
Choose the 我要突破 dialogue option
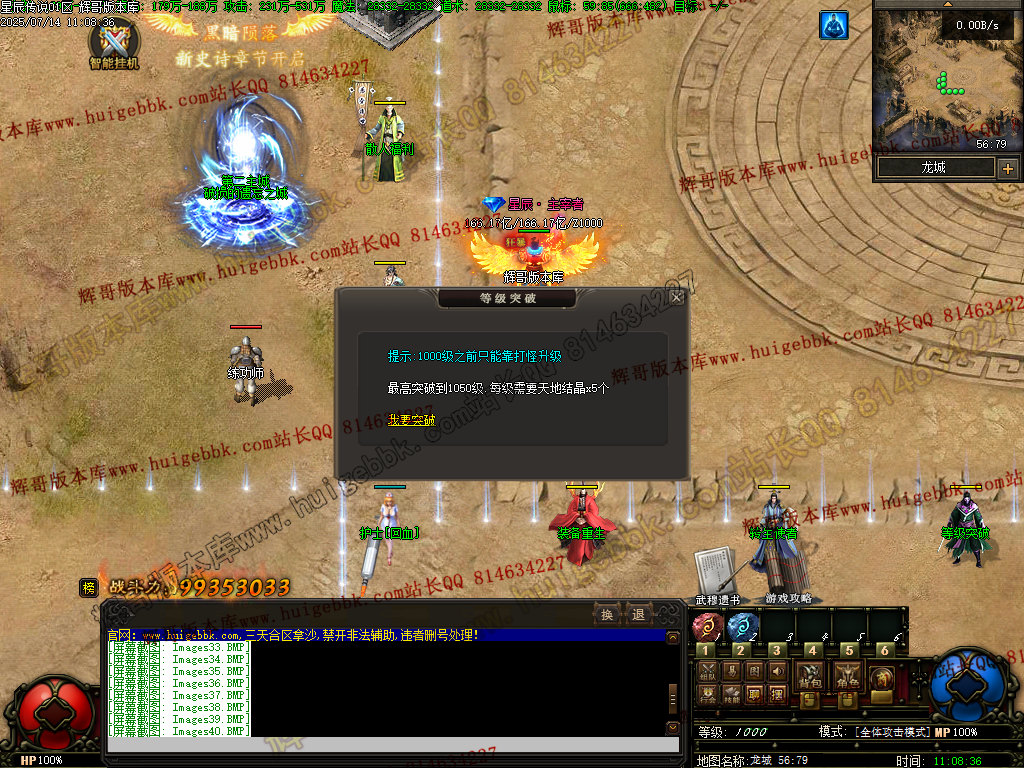click(x=412, y=420)
